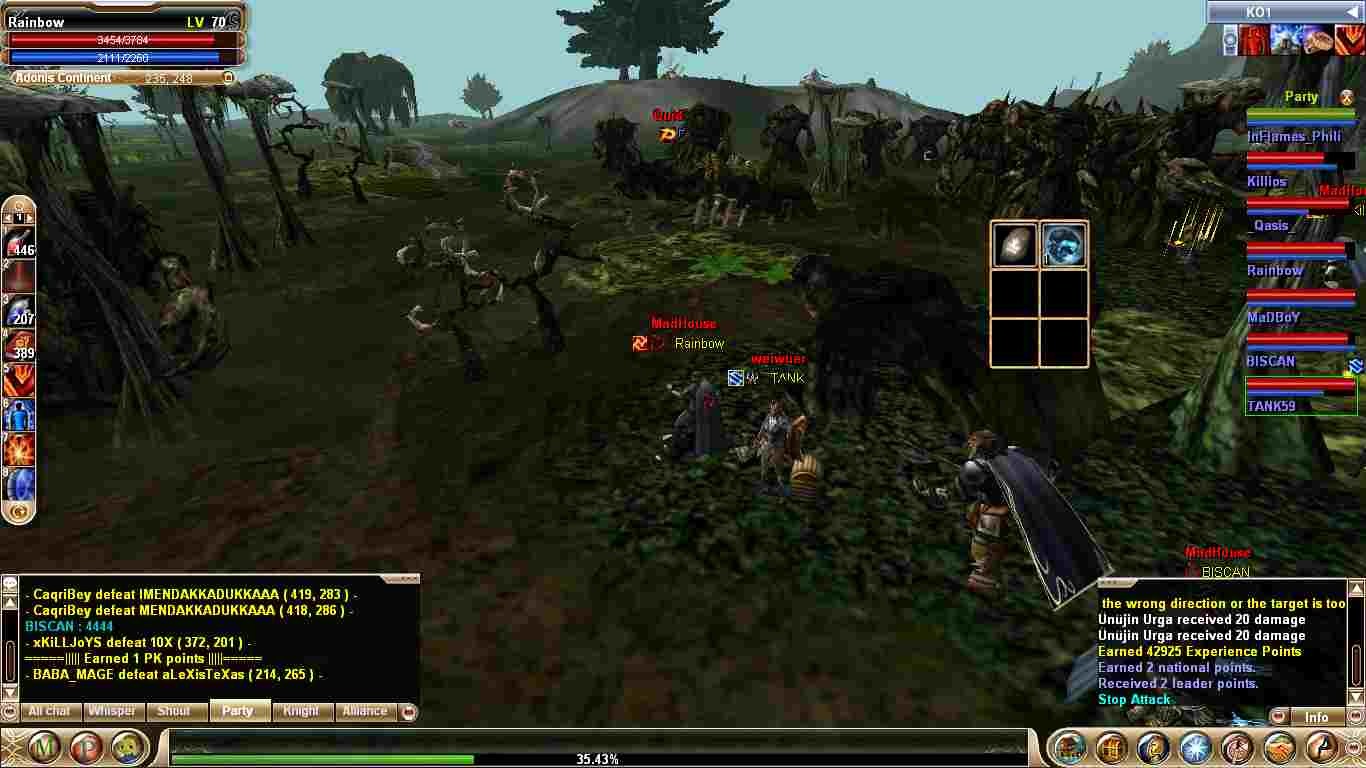Activate the hotbar skill with 389 count

pyautogui.click(x=20, y=345)
